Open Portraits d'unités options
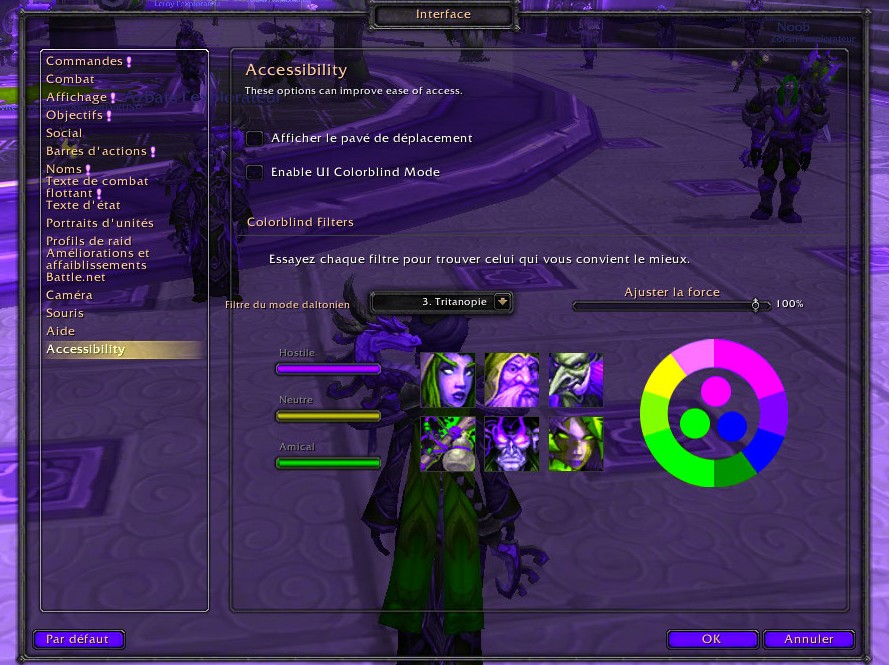 pyautogui.click(x=100, y=223)
